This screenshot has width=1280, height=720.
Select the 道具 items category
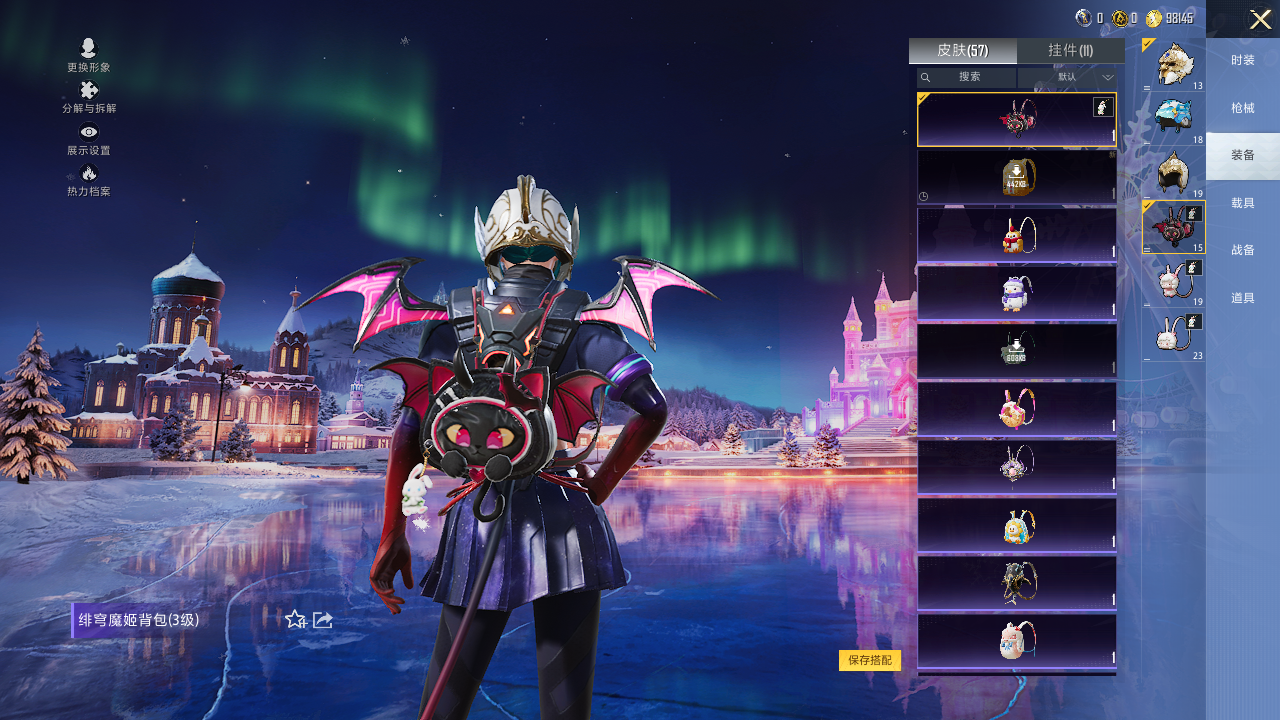point(1242,298)
